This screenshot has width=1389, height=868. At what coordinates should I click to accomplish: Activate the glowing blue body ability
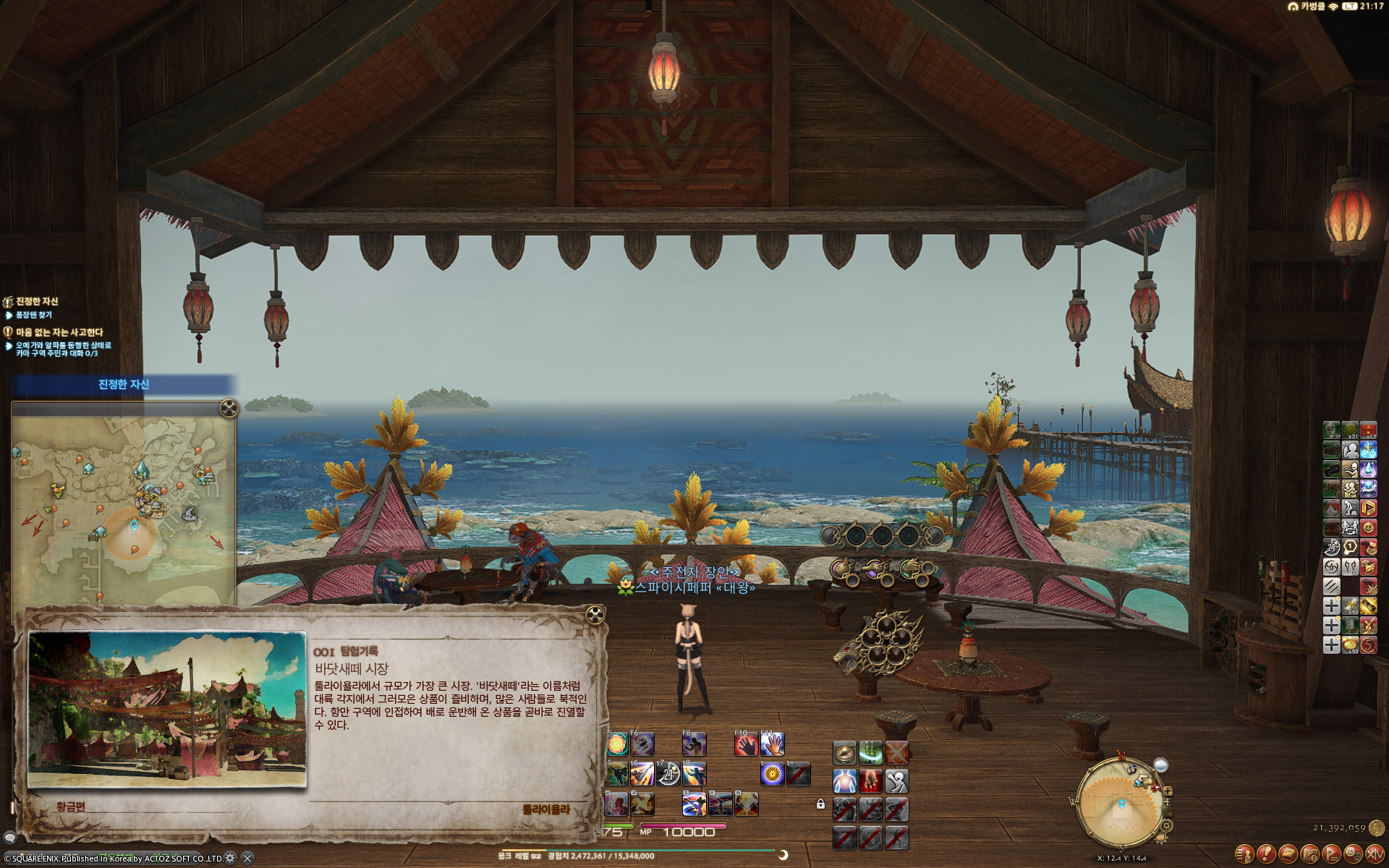click(844, 781)
